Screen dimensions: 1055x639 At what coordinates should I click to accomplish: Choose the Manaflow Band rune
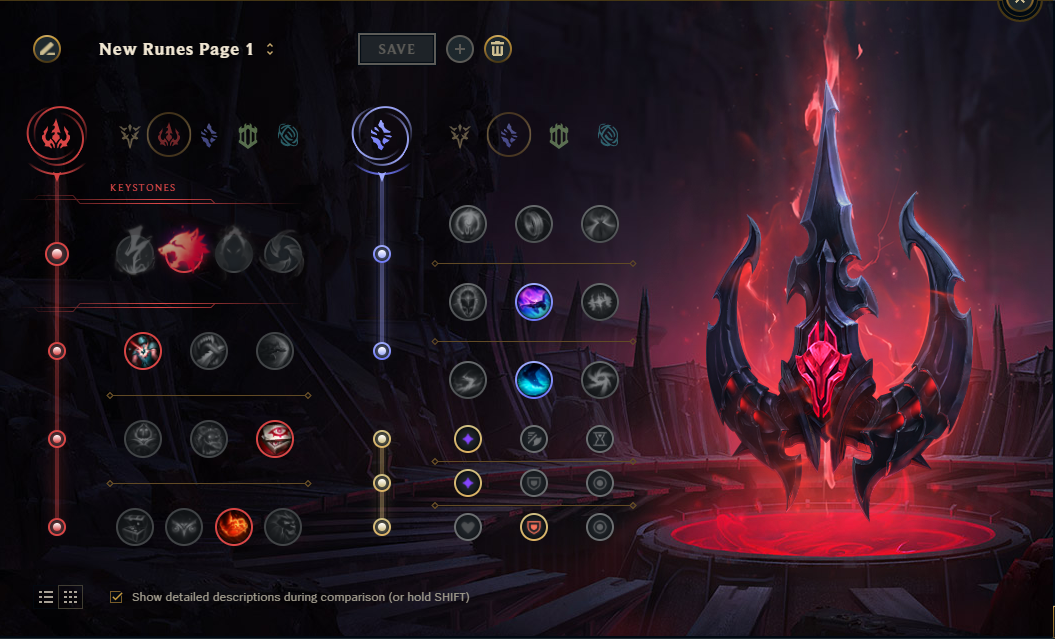[534, 224]
